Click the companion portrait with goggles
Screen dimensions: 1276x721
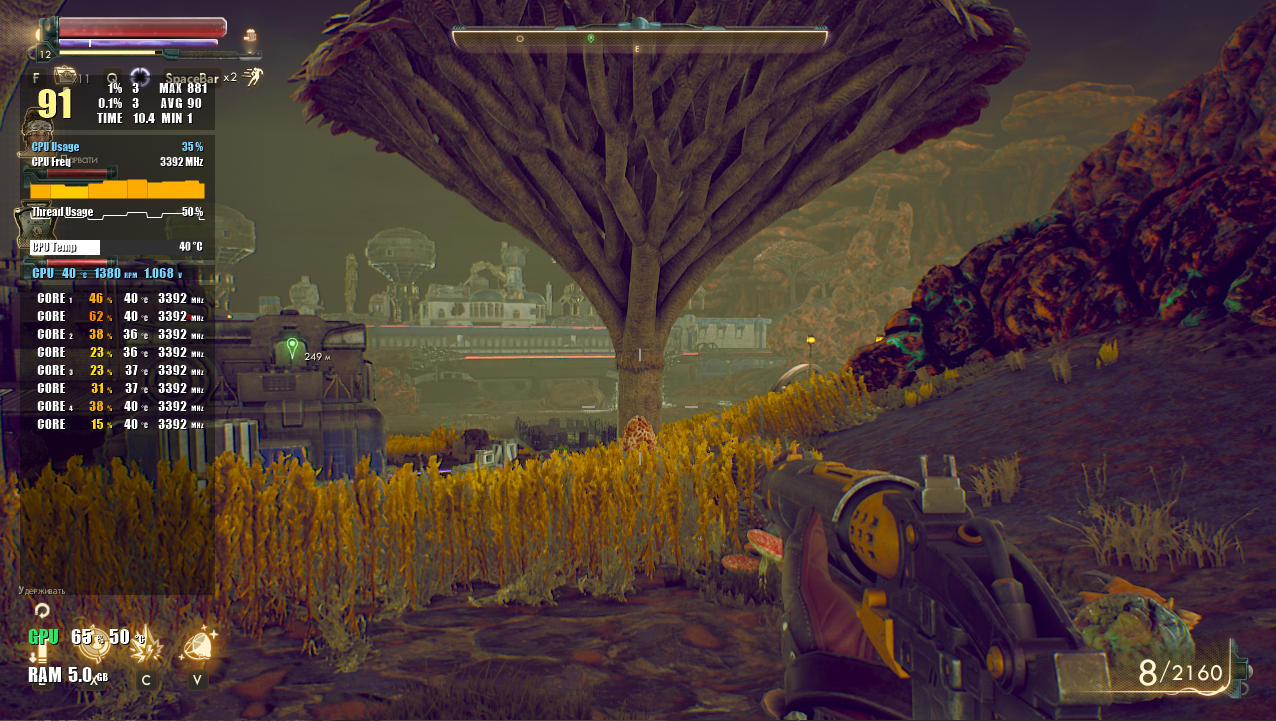(40, 132)
